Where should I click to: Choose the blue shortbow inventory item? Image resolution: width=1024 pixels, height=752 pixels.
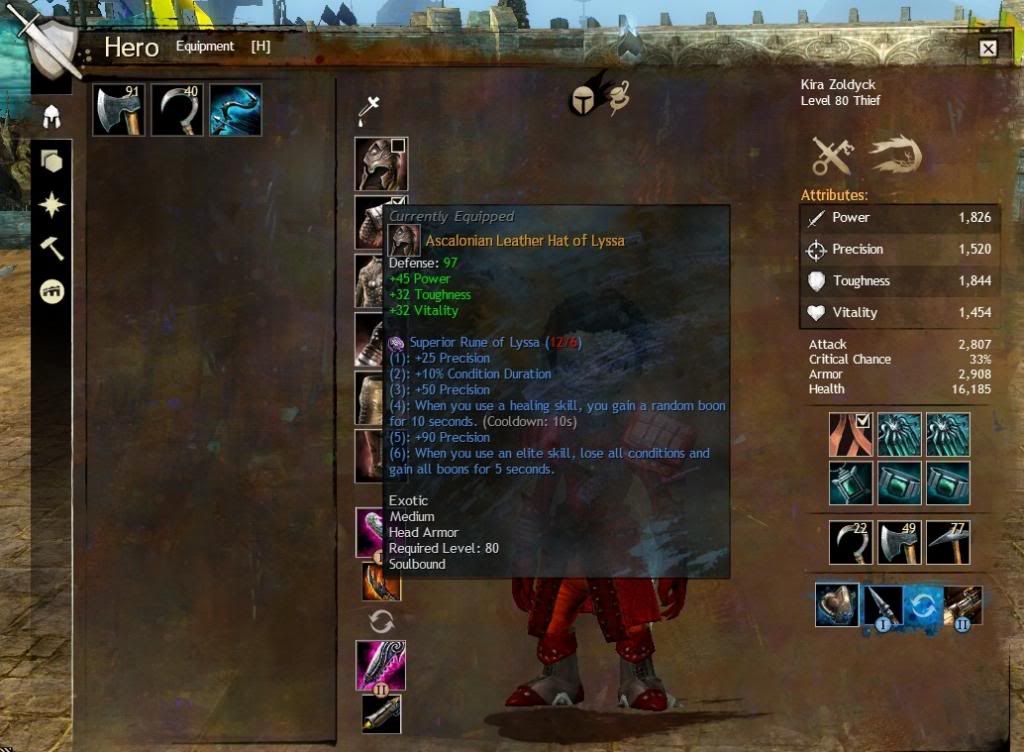click(x=235, y=109)
